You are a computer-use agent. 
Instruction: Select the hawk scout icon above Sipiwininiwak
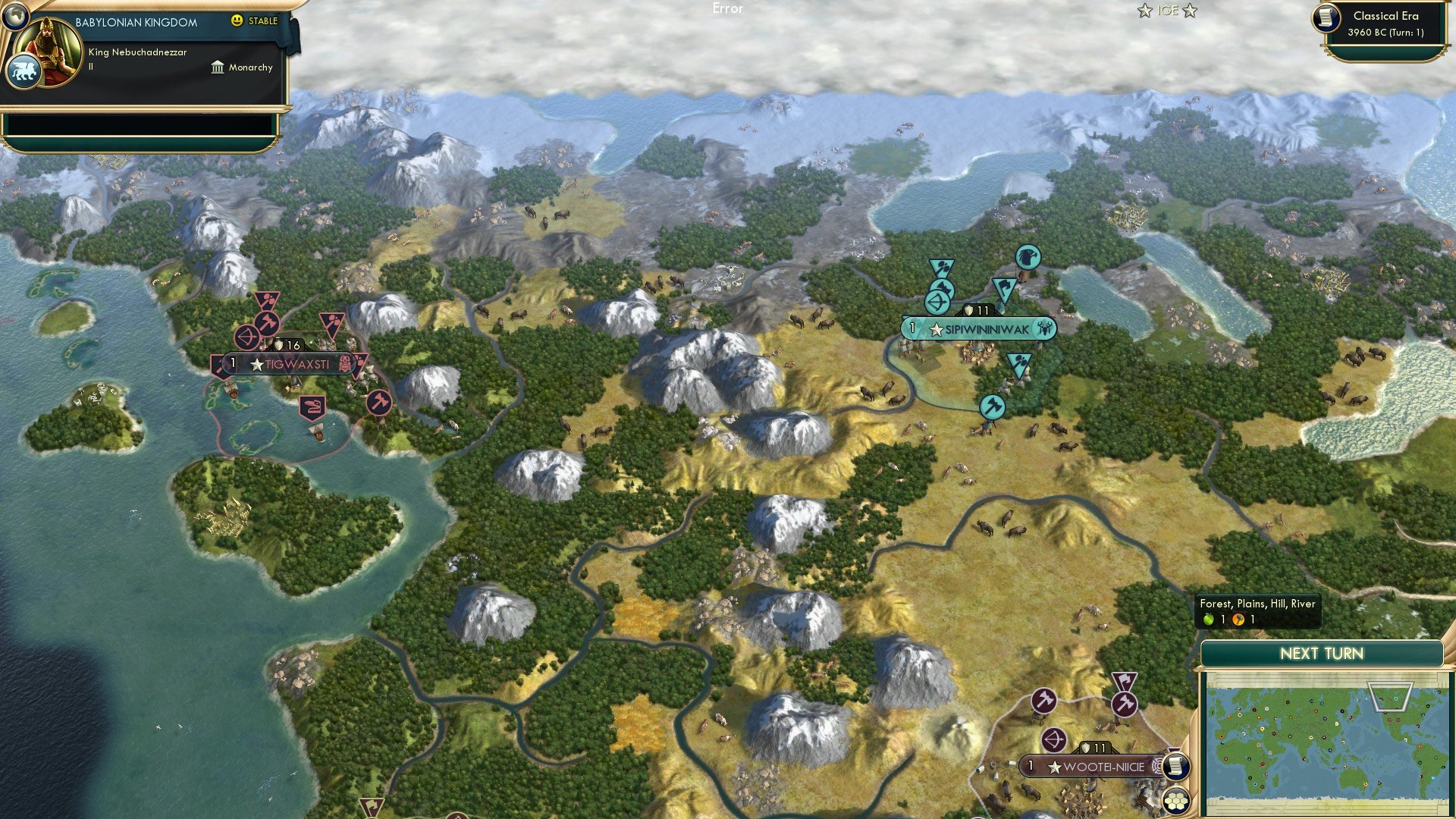tap(1028, 256)
